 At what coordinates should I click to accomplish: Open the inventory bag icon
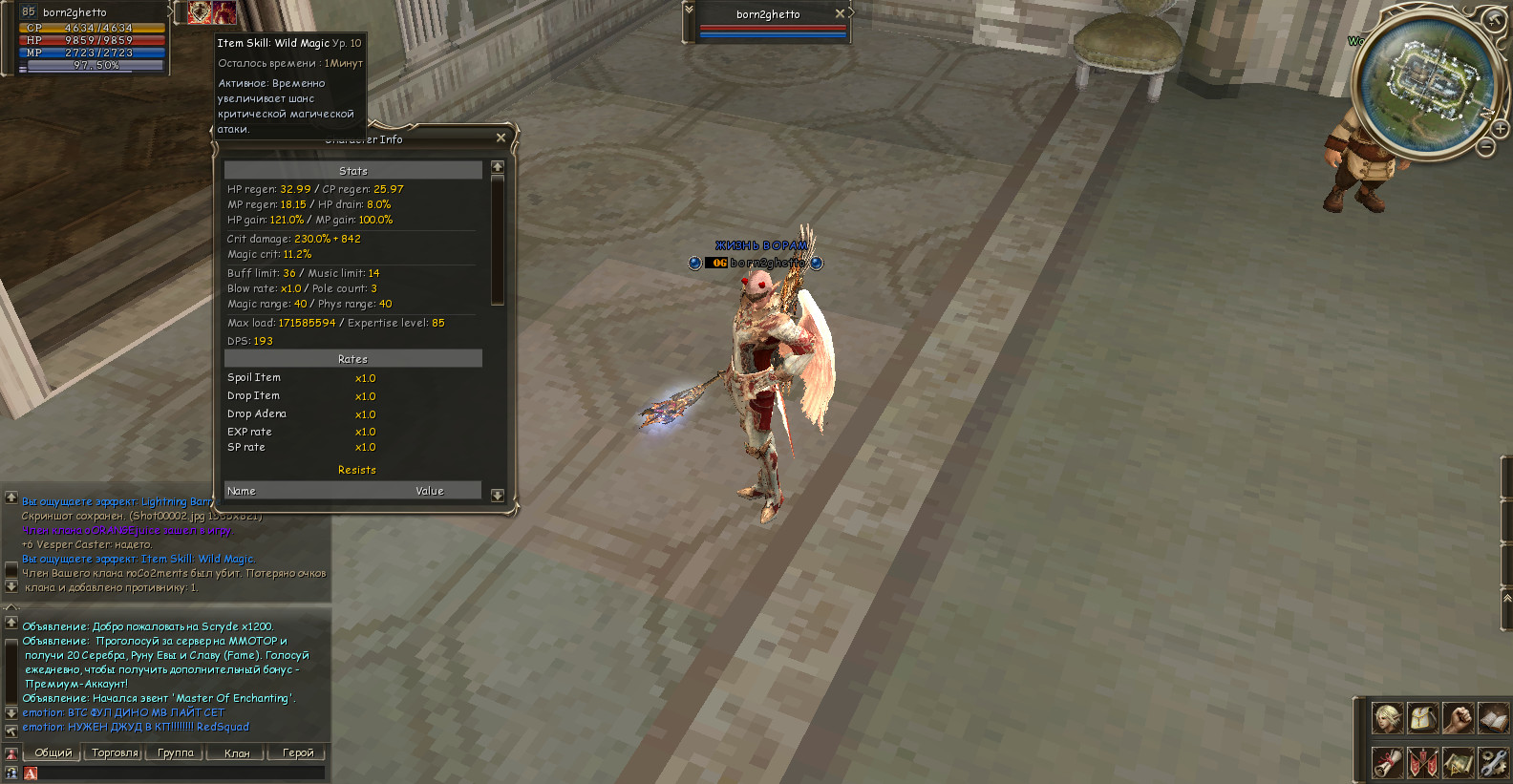[1422, 718]
